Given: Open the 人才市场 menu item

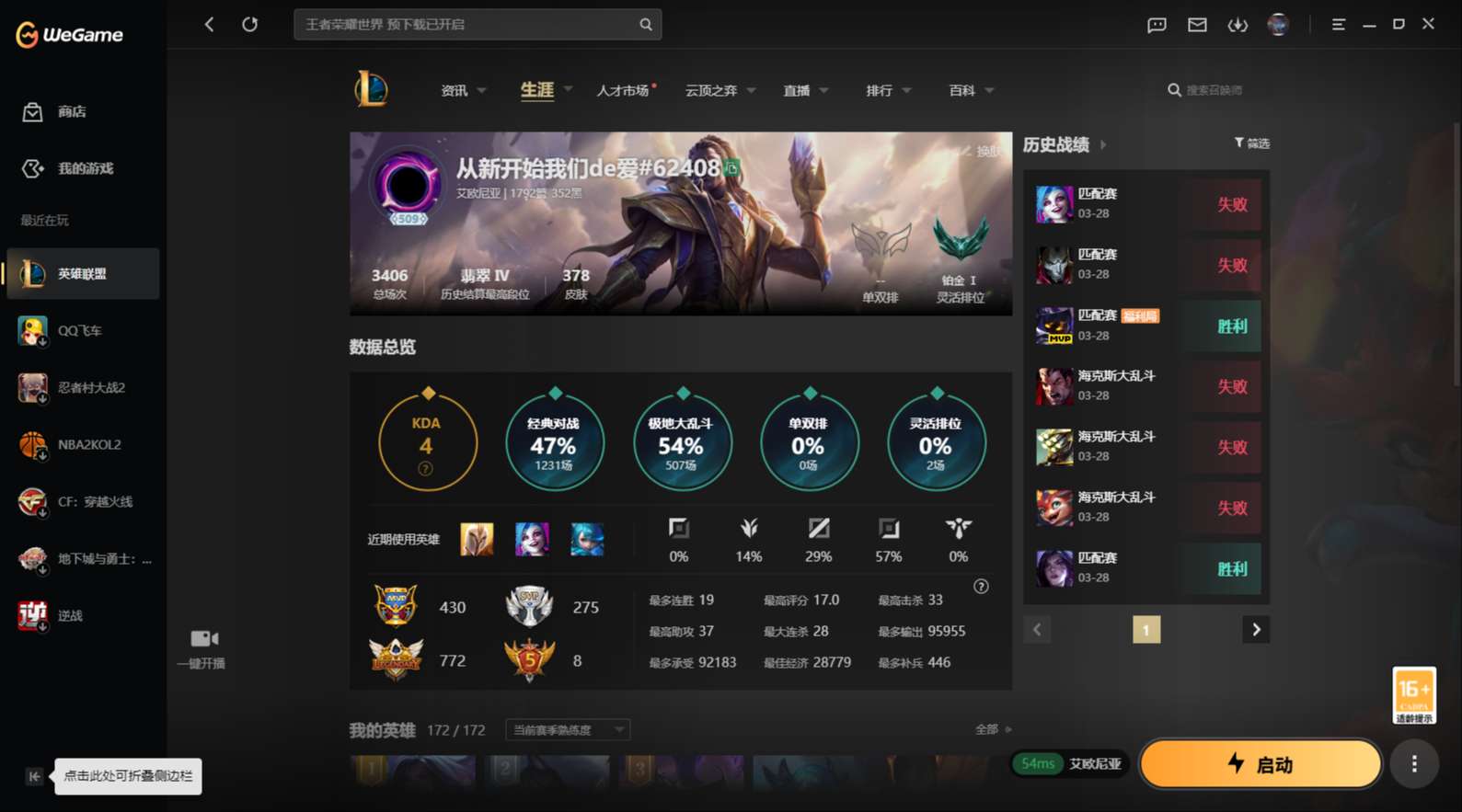Looking at the screenshot, I should [624, 89].
